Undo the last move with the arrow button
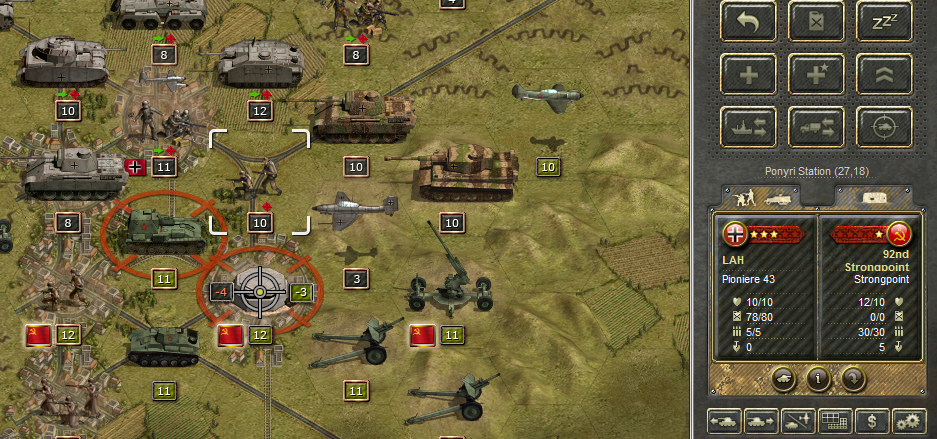Viewport: 937px width, 439px height. (x=749, y=22)
